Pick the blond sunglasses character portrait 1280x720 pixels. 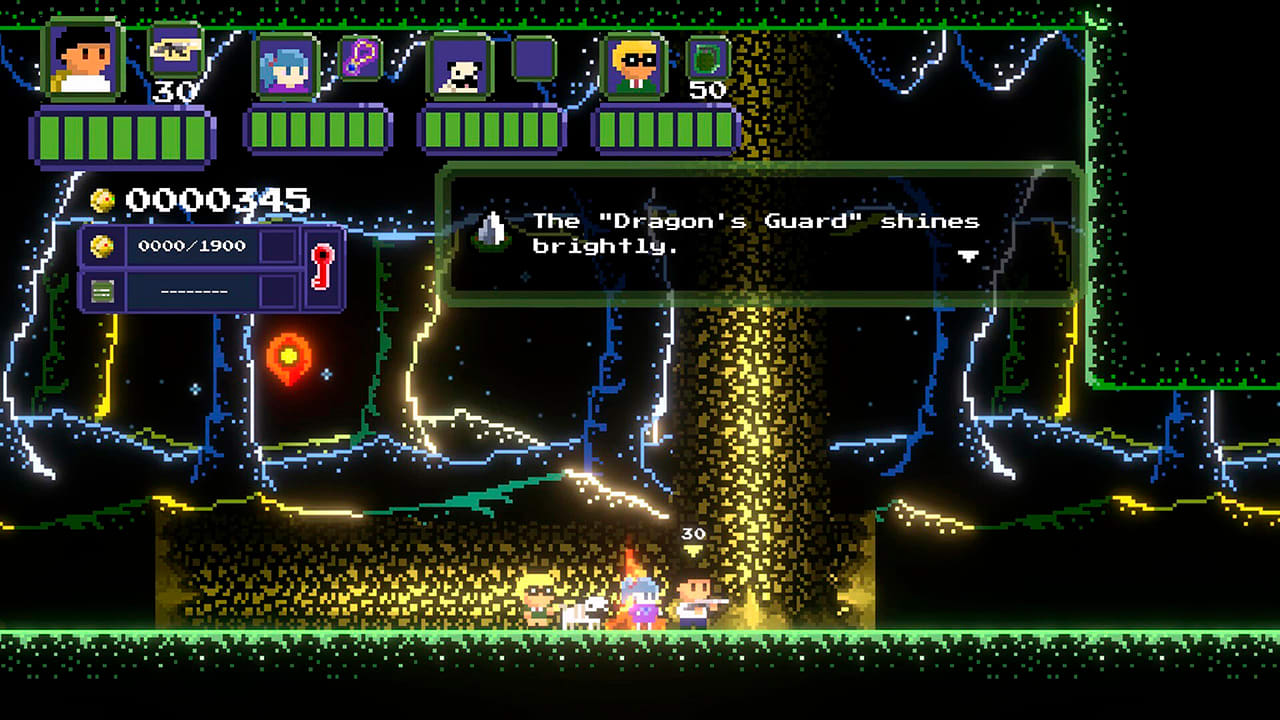pos(634,68)
